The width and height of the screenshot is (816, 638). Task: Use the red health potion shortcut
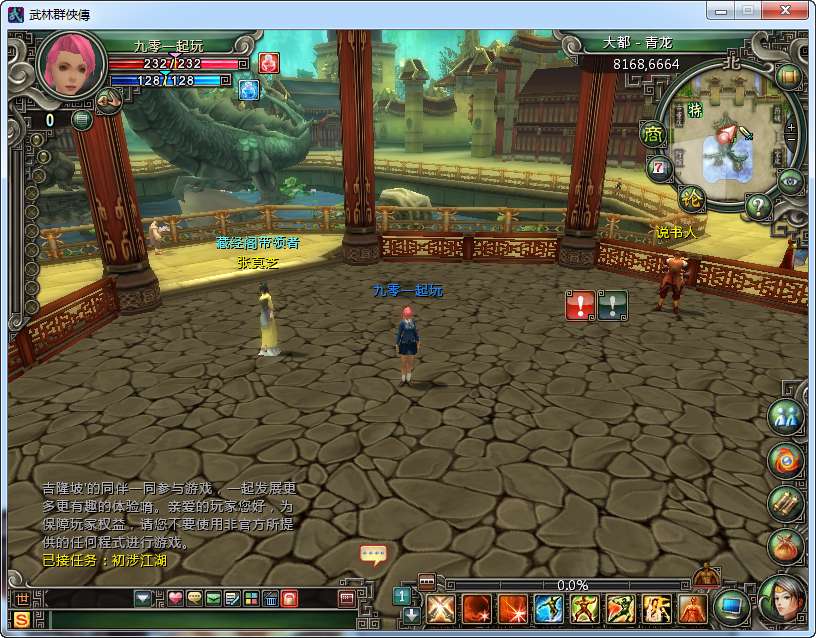coord(269,63)
